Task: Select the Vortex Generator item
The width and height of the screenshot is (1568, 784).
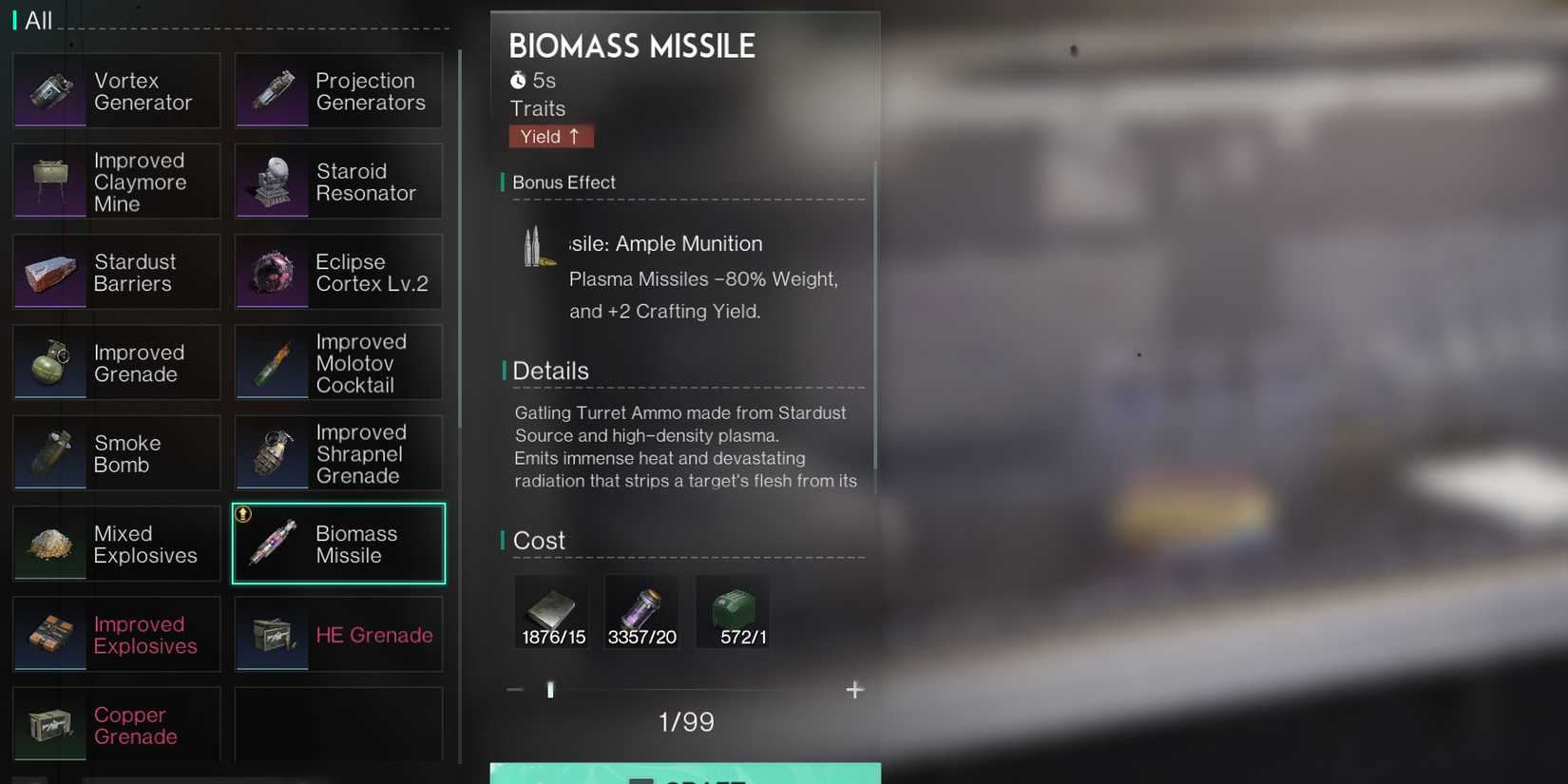Action: [115, 90]
